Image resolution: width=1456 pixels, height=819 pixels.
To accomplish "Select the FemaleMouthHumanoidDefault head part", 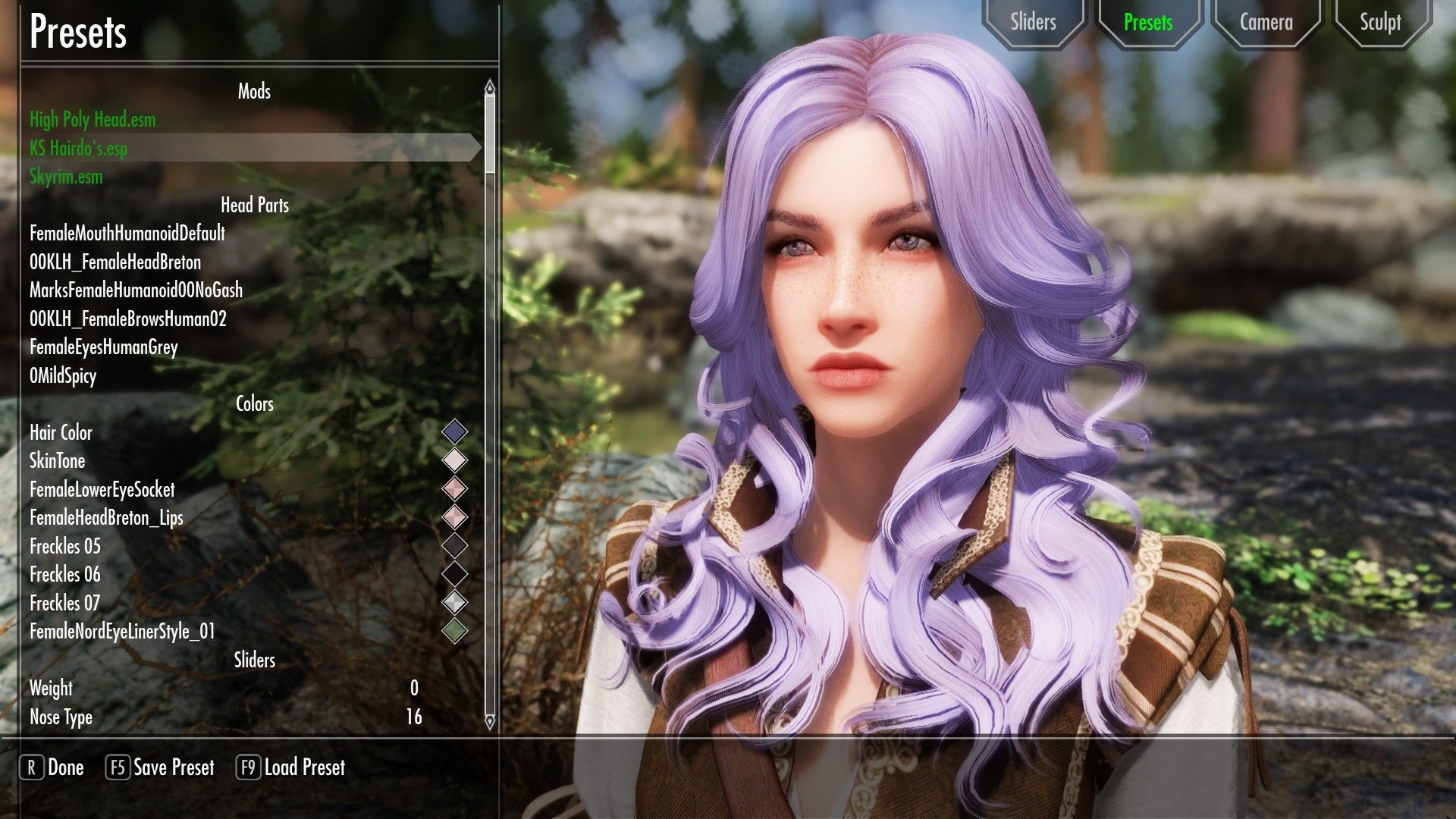I will coord(127,234).
